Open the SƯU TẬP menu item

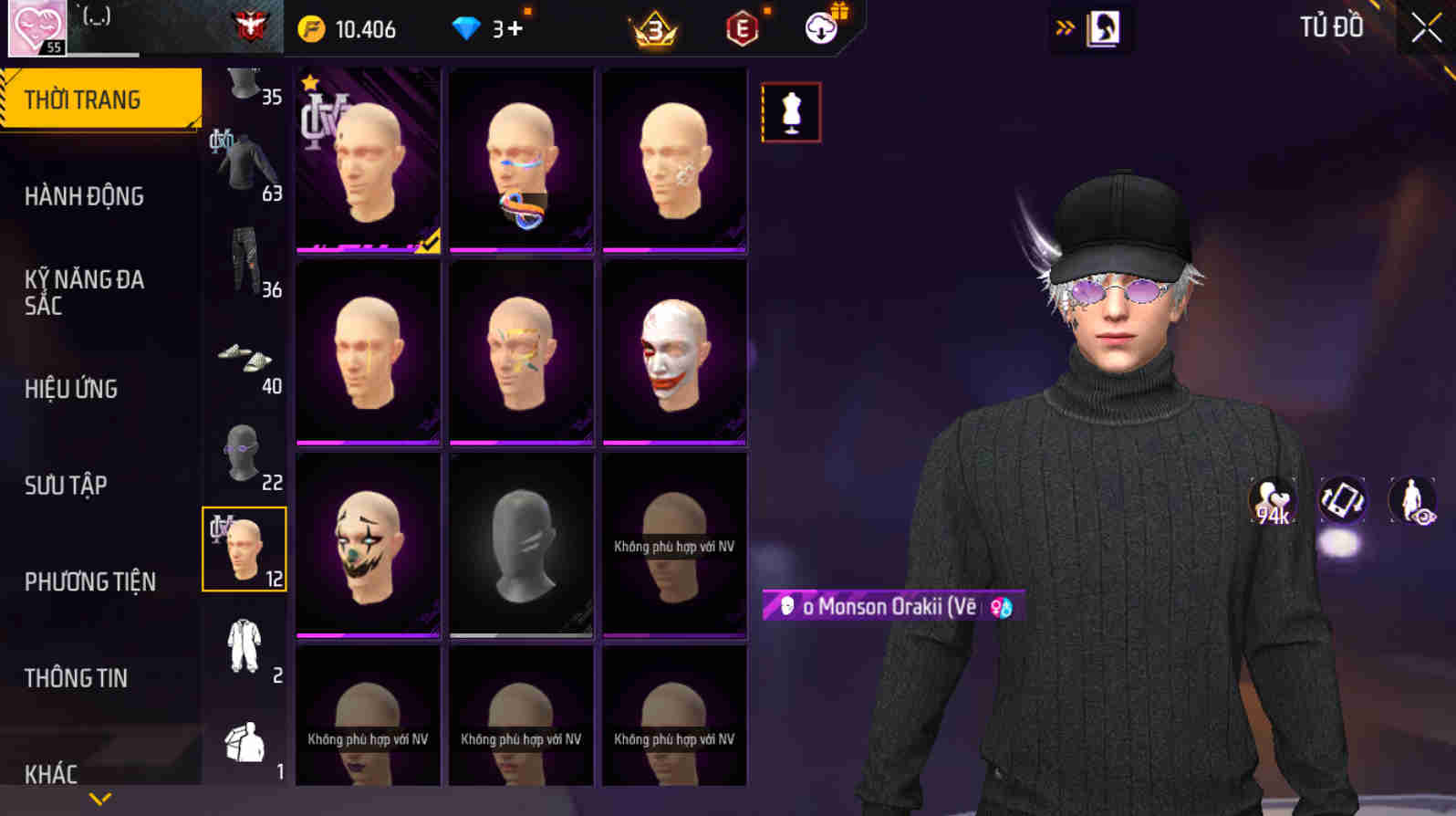point(61,486)
